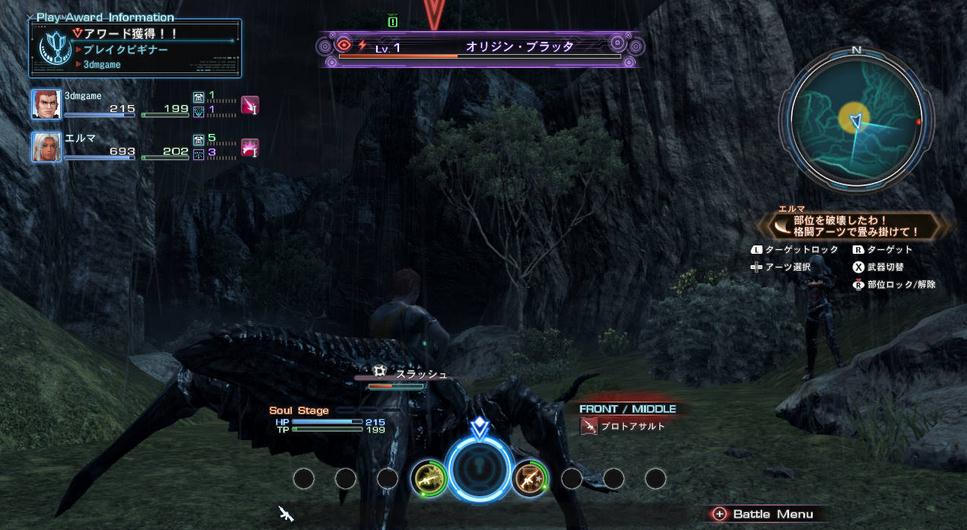Click Elma's pink buff status icon
This screenshot has width=967, height=530.
click(x=250, y=147)
